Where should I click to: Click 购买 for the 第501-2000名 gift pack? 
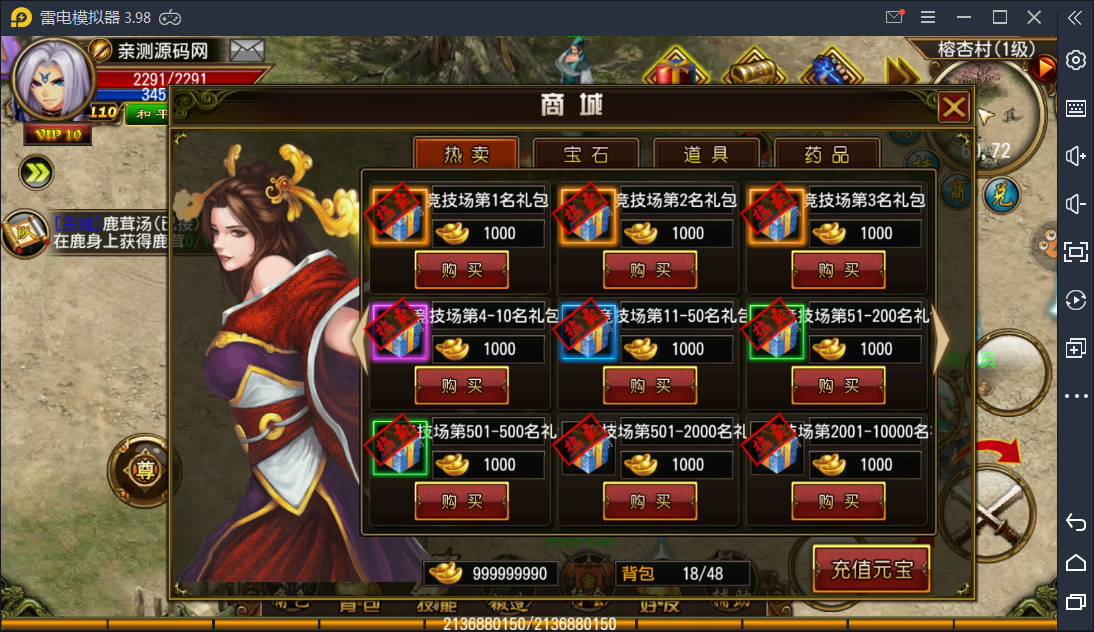(650, 502)
